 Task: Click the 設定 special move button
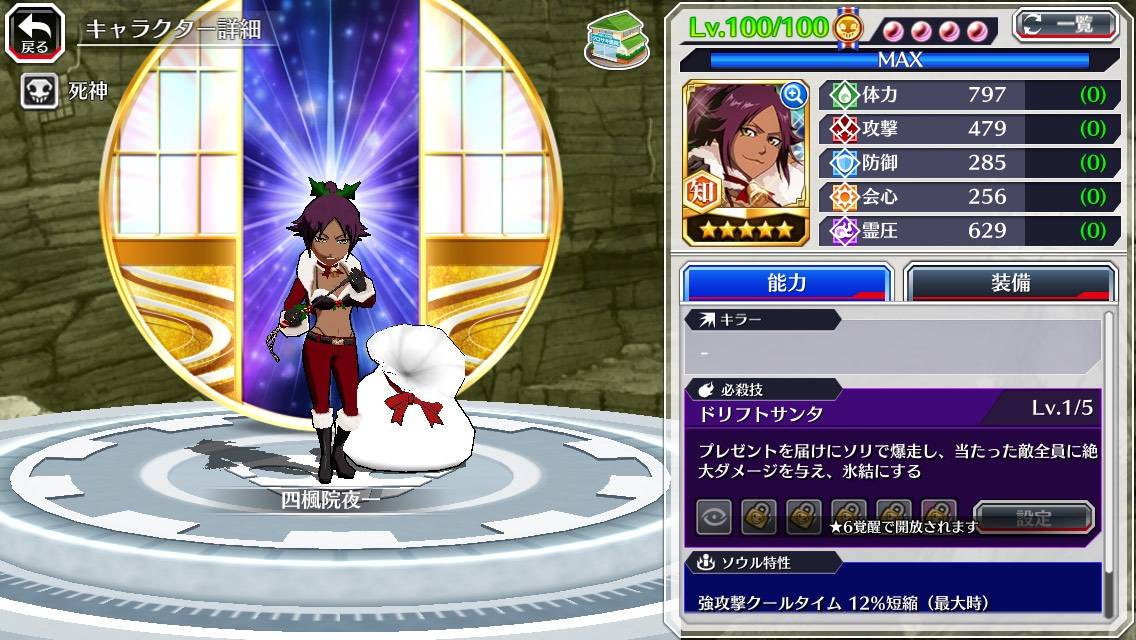point(1034,518)
